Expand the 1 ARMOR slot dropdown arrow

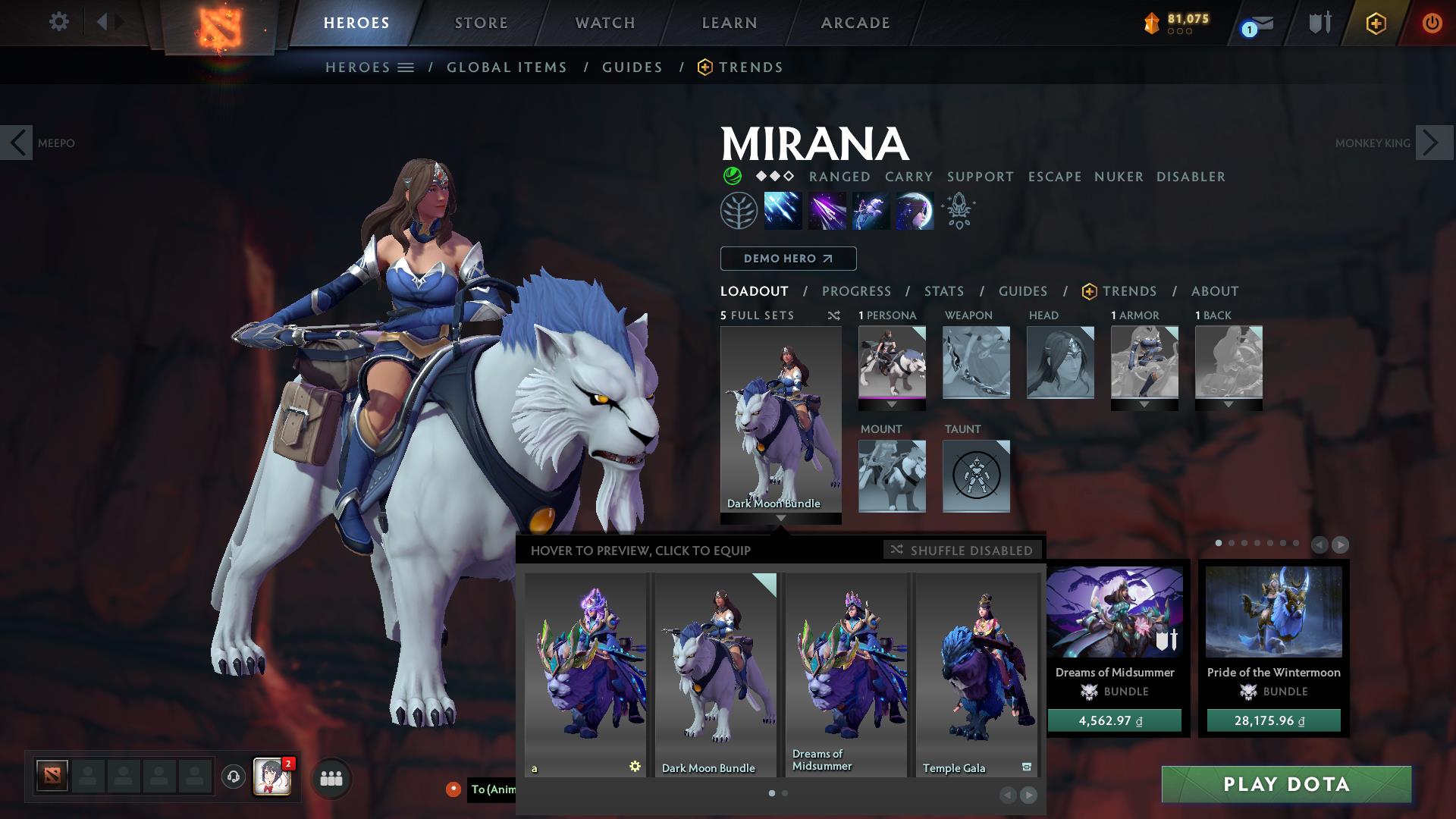(1144, 405)
